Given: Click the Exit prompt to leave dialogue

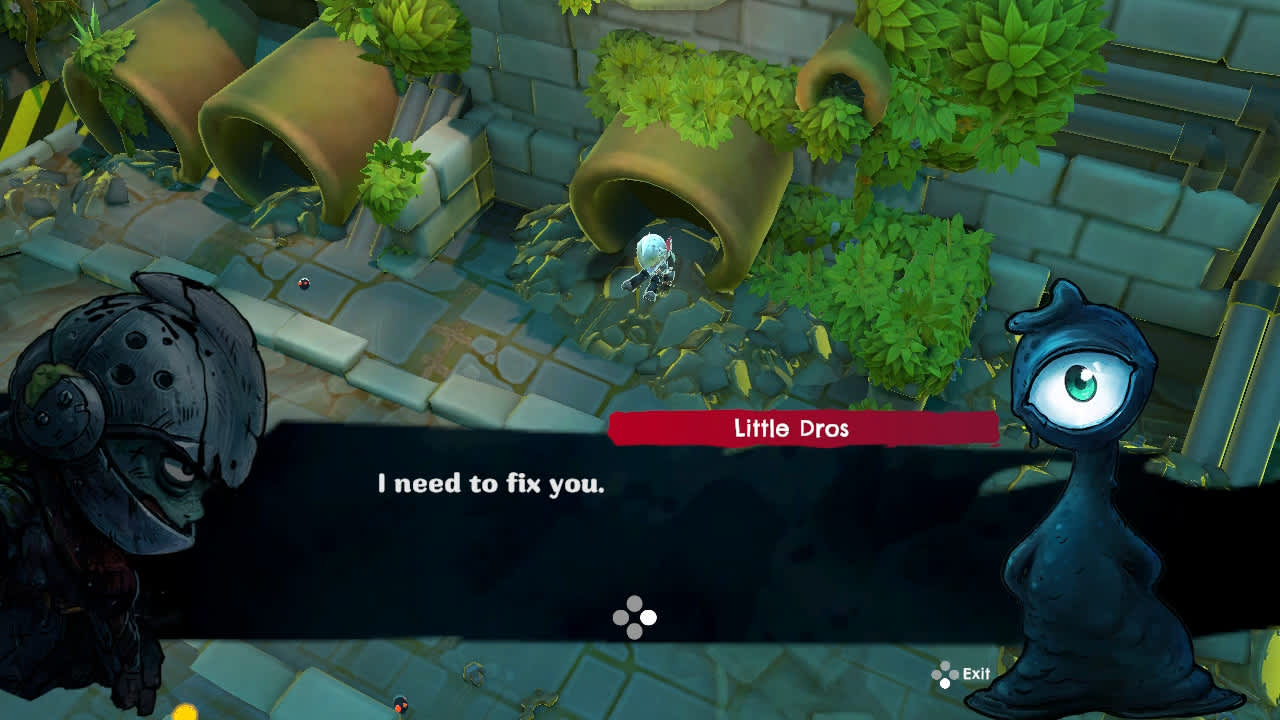Looking at the screenshot, I should coord(977,673).
